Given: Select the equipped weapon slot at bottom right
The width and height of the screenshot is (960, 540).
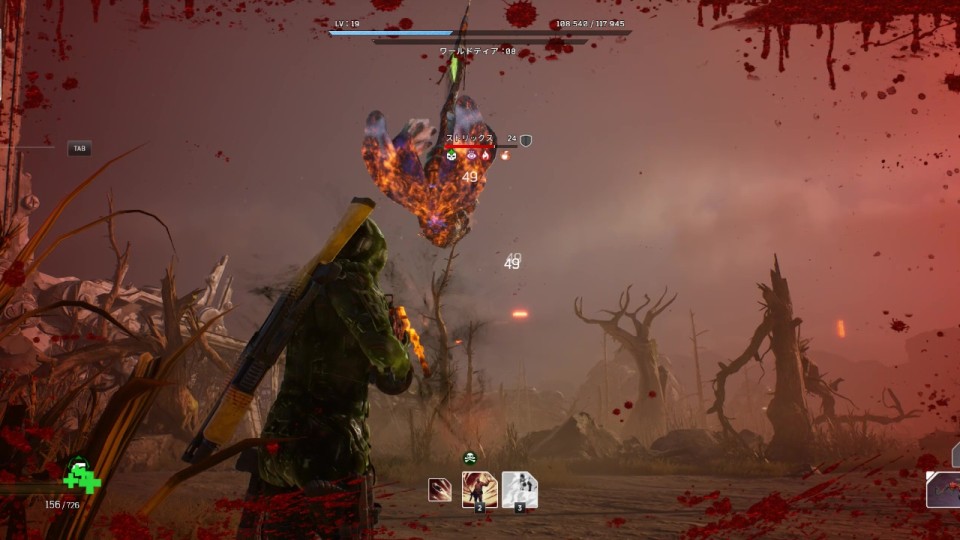Looking at the screenshot, I should point(943,490).
